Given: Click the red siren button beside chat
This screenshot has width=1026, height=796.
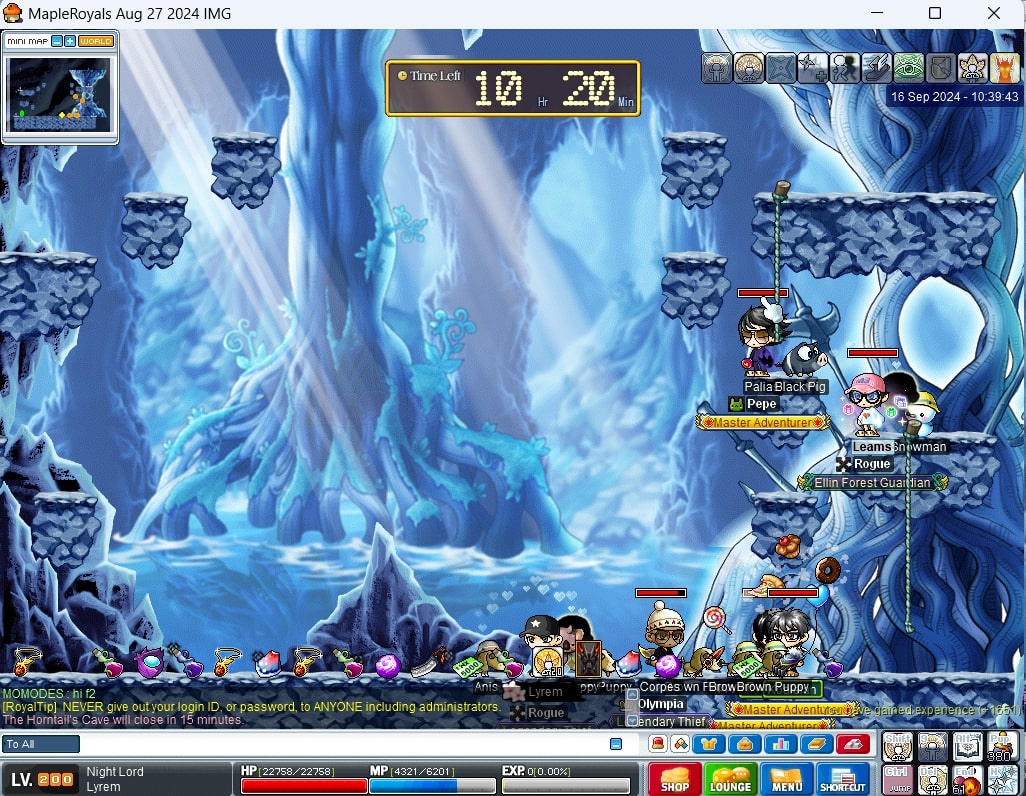Looking at the screenshot, I should (853, 744).
